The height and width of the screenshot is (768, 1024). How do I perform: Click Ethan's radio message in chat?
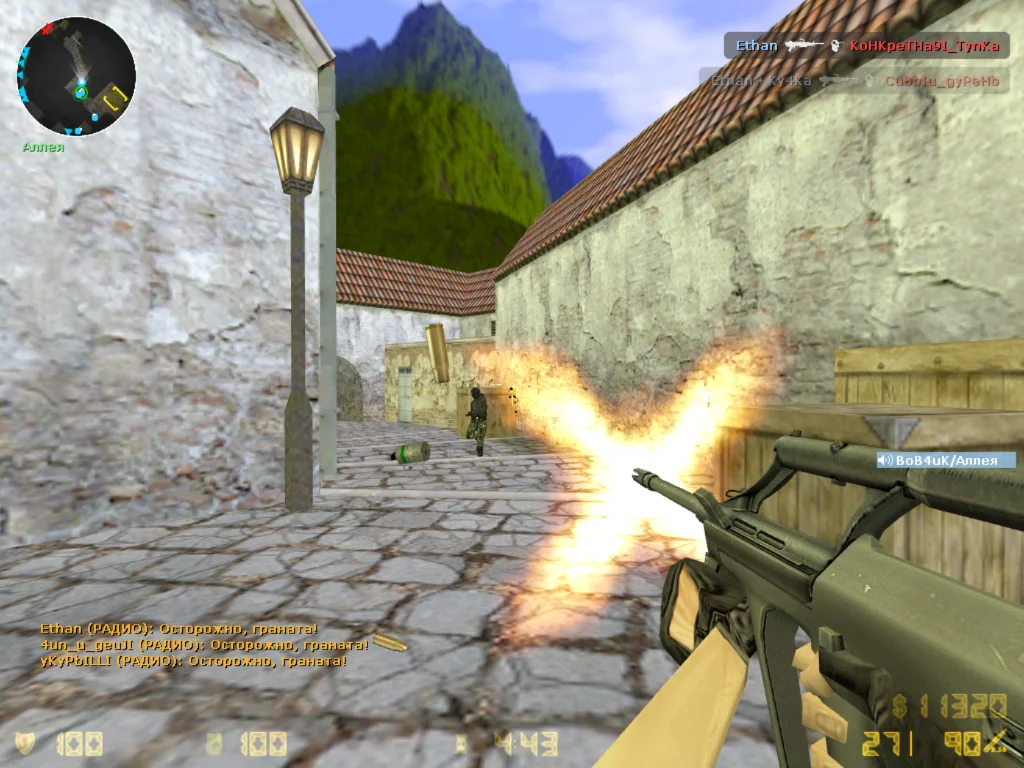[179, 629]
